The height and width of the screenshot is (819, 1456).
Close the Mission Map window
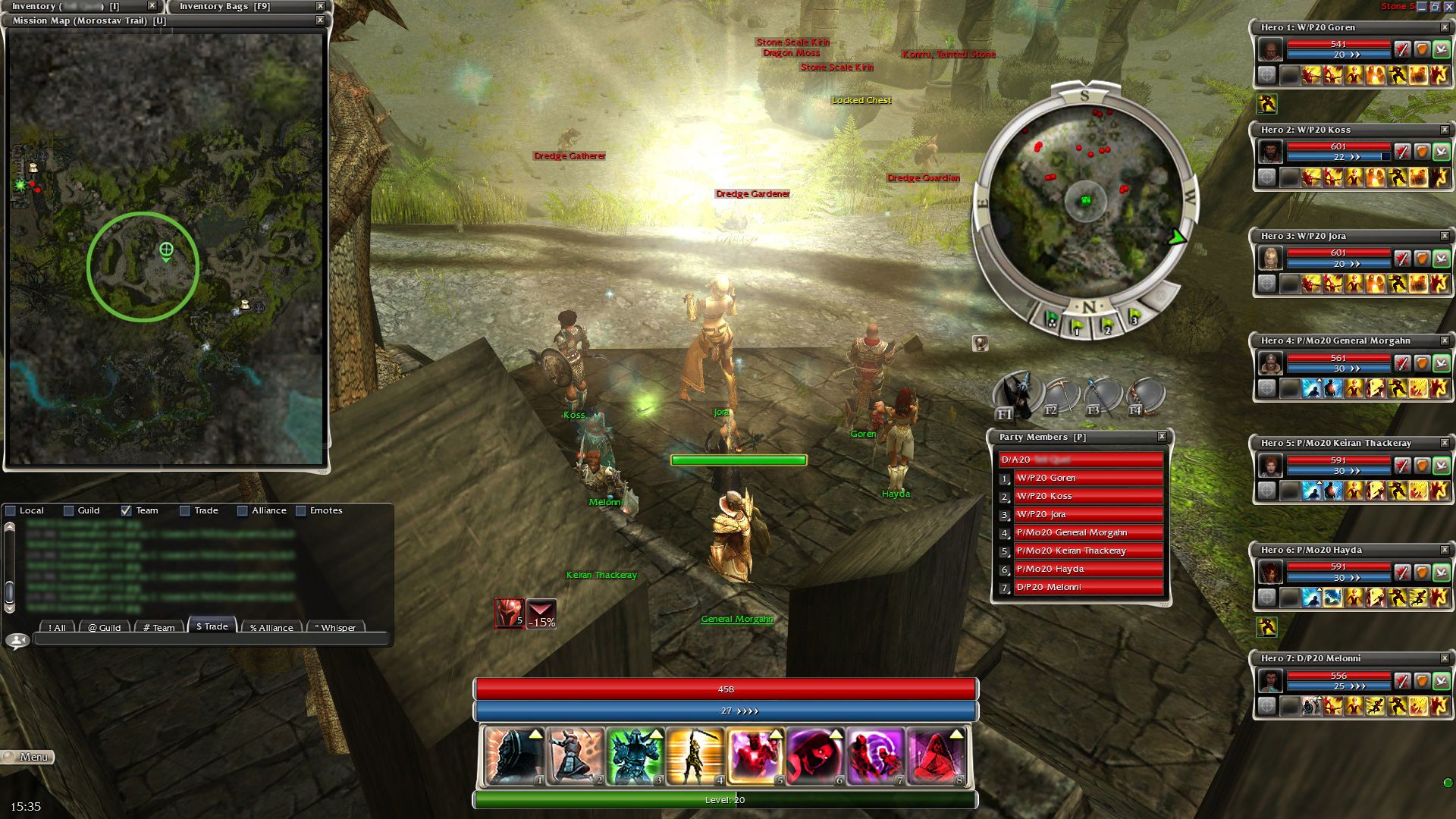tap(320, 20)
